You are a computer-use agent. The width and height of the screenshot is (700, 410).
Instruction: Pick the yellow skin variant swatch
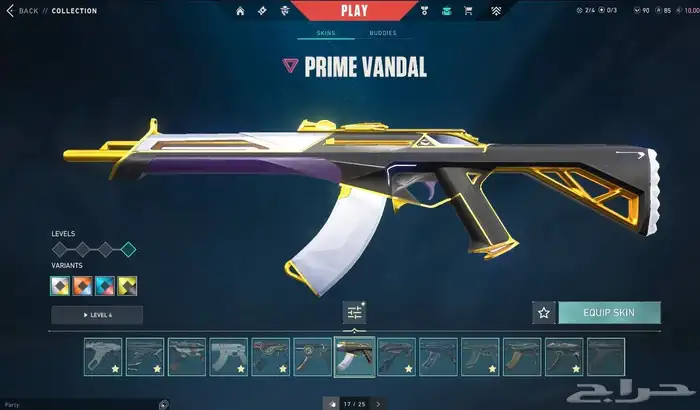click(x=127, y=286)
